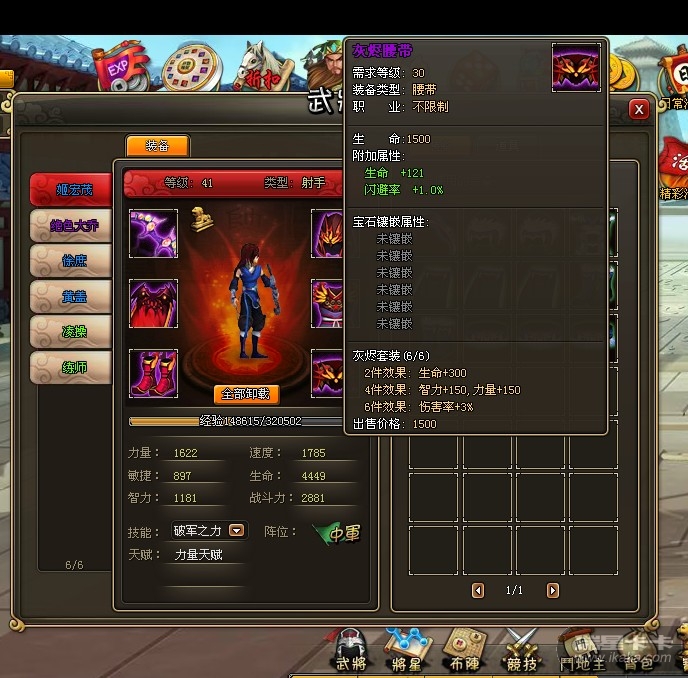688x678 pixels.
Task: Go to the previous inventory page
Action: tap(478, 591)
